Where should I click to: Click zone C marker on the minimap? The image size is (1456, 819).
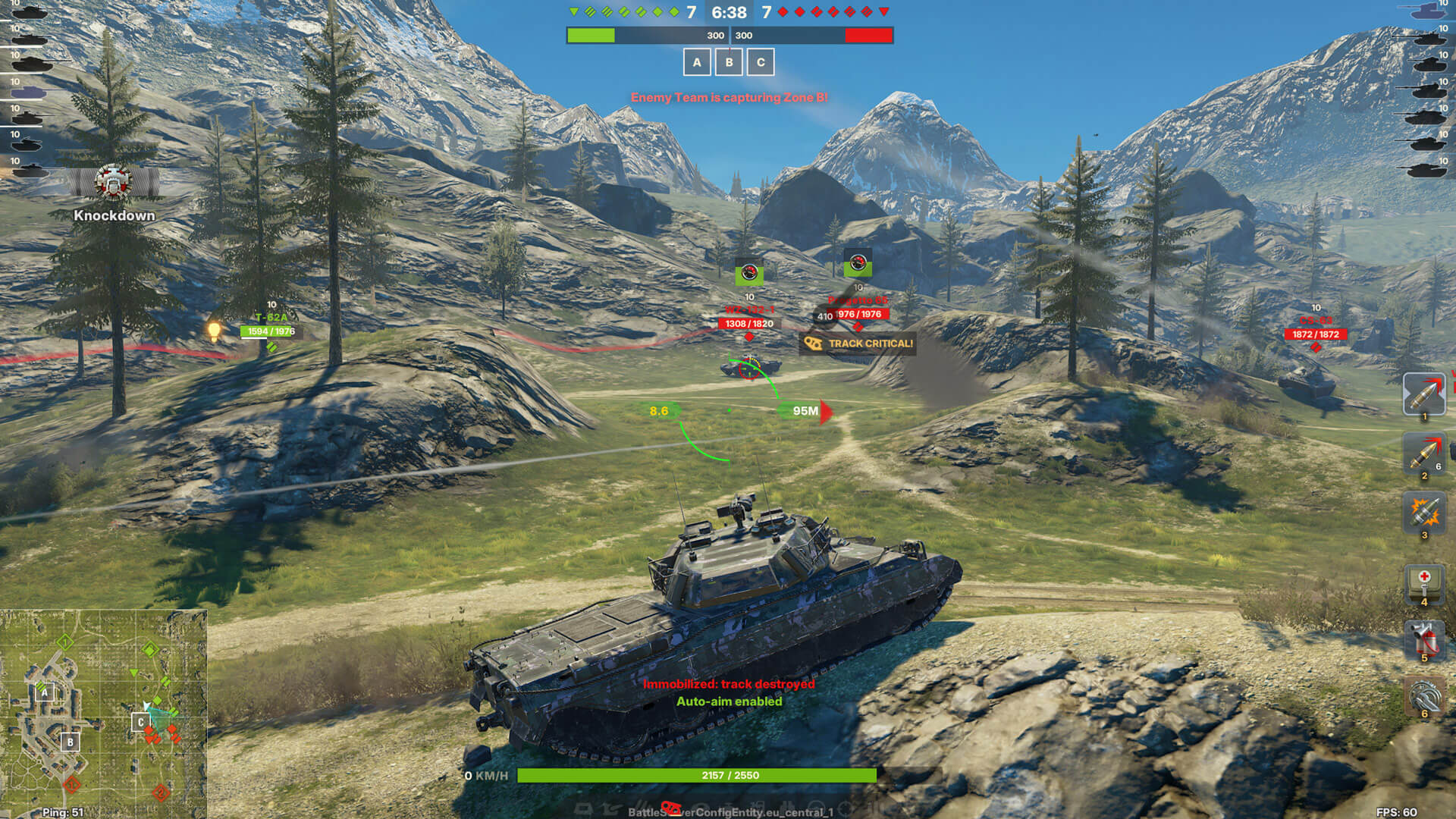click(140, 722)
